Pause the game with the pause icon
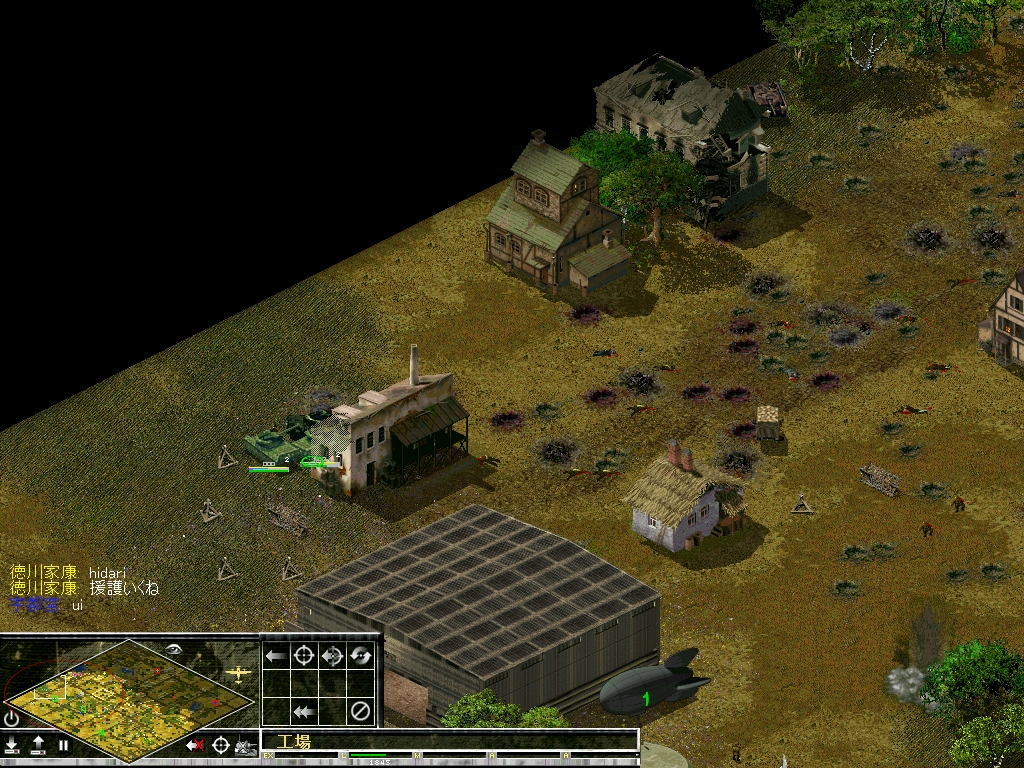This screenshot has width=1024, height=768. coord(63,745)
